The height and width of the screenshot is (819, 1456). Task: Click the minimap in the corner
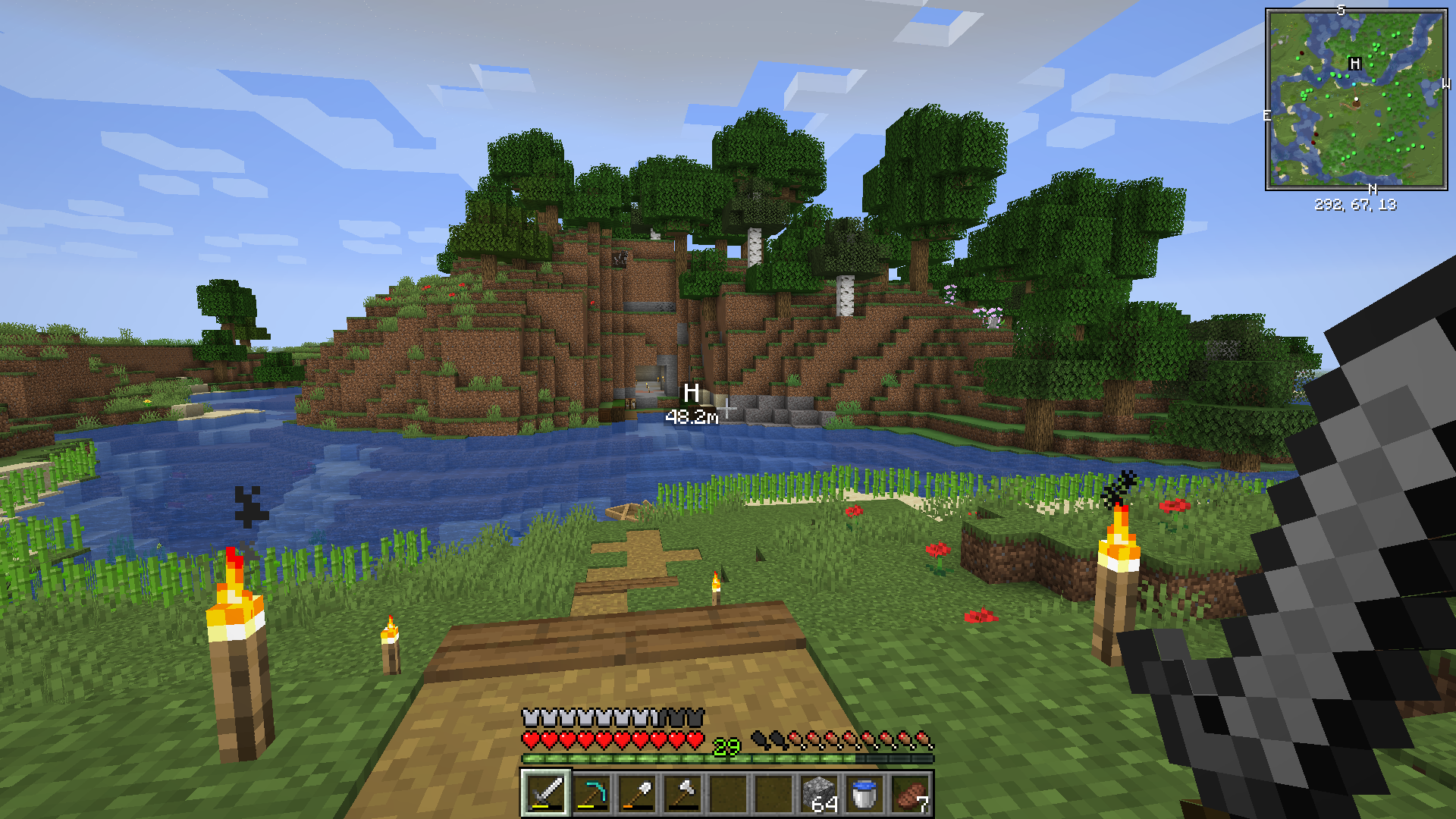pyautogui.click(x=1356, y=99)
